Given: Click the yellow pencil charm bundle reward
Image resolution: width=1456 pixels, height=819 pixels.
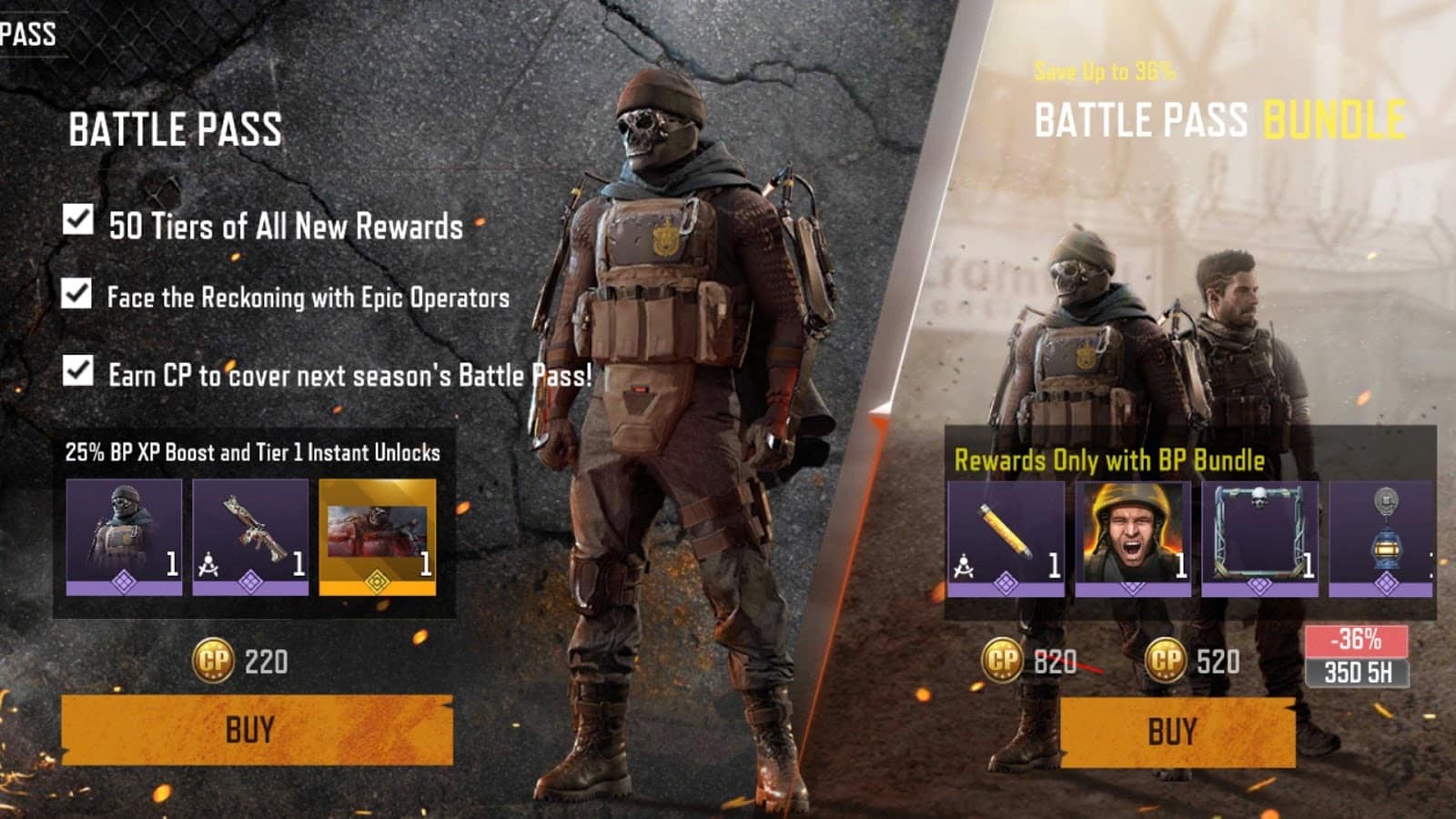Looking at the screenshot, I should click(1010, 537).
